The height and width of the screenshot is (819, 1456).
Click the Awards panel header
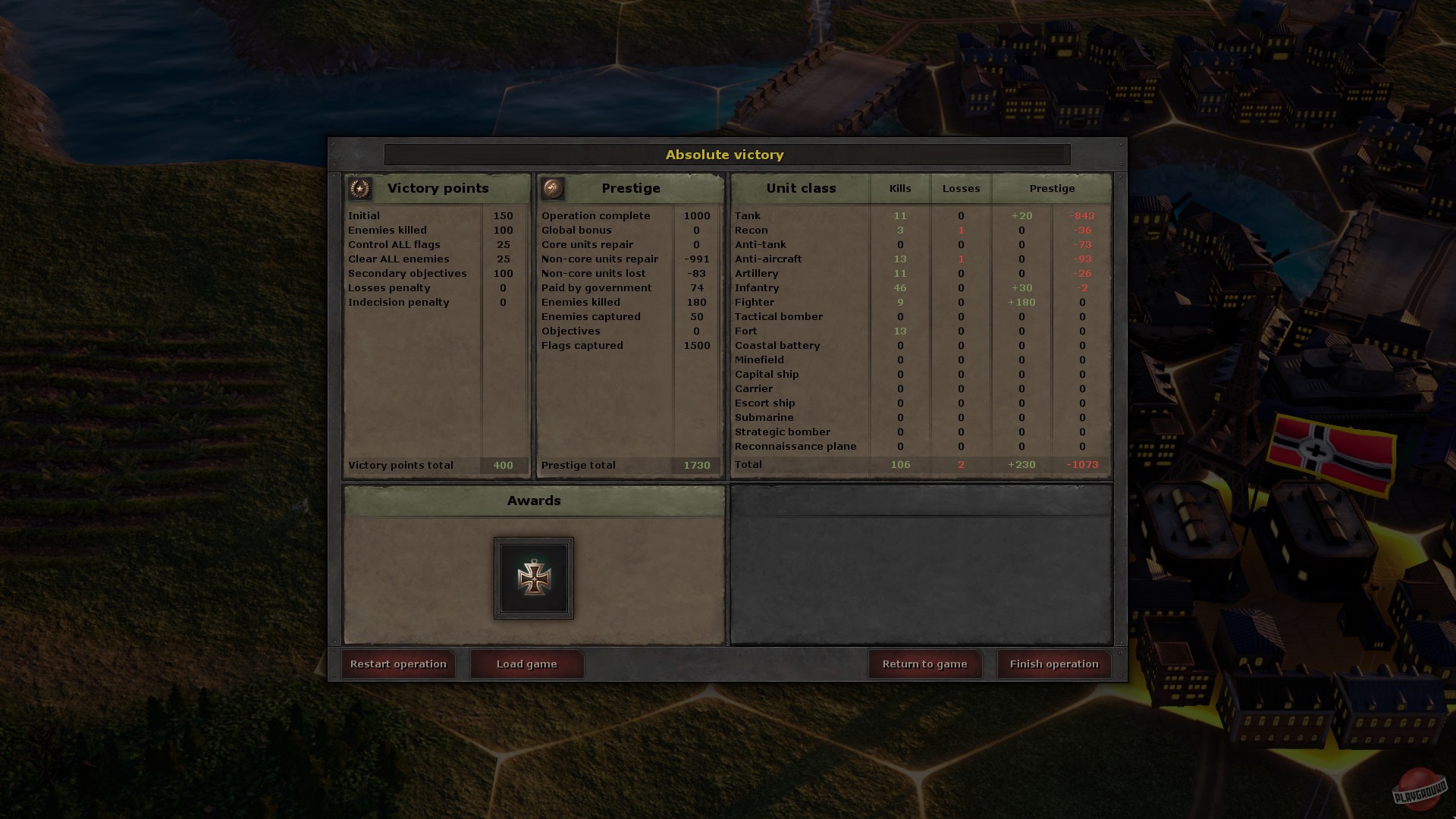(534, 500)
